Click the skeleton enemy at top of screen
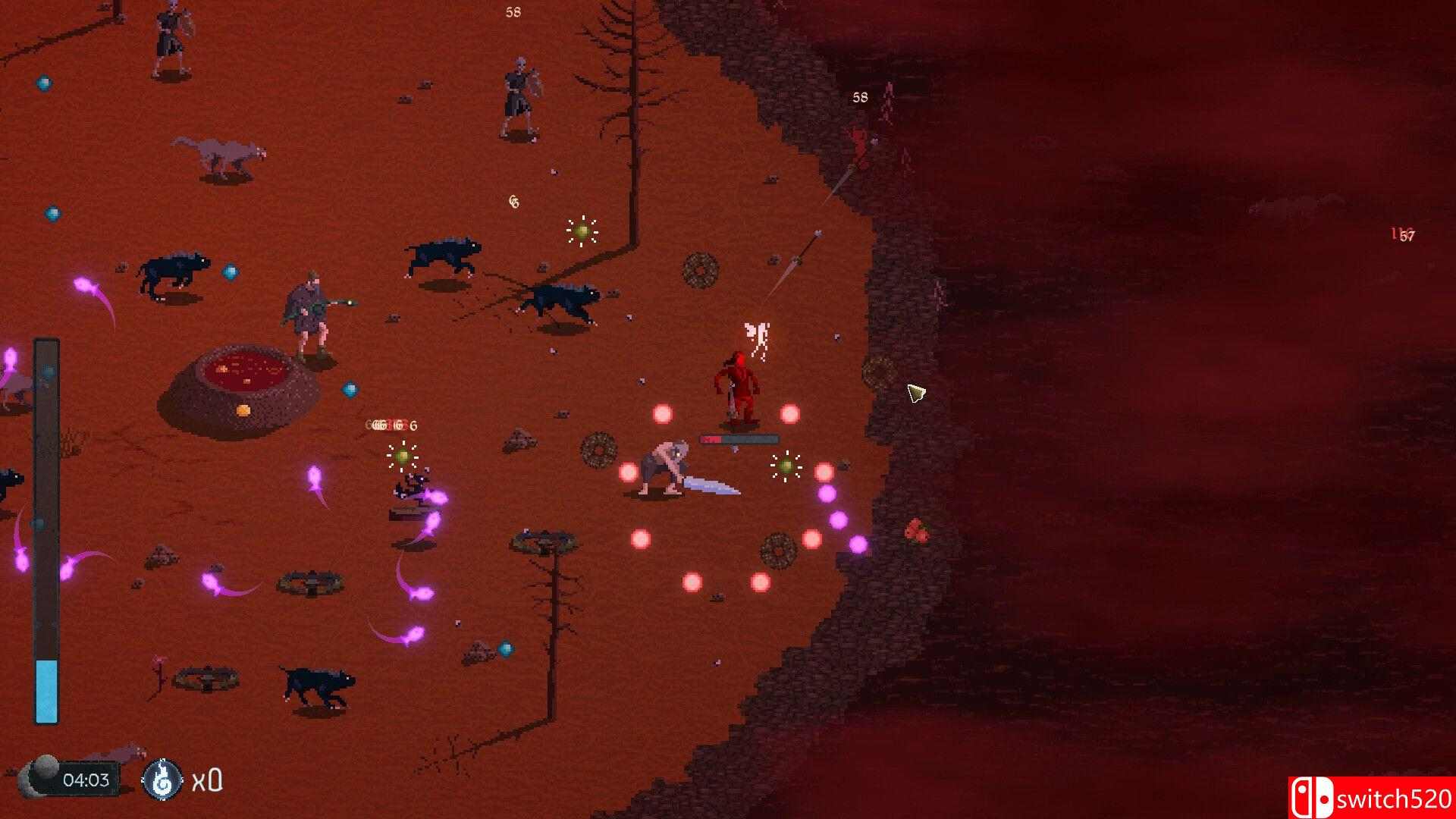The width and height of the screenshot is (1456, 819). pyautogui.click(x=521, y=91)
